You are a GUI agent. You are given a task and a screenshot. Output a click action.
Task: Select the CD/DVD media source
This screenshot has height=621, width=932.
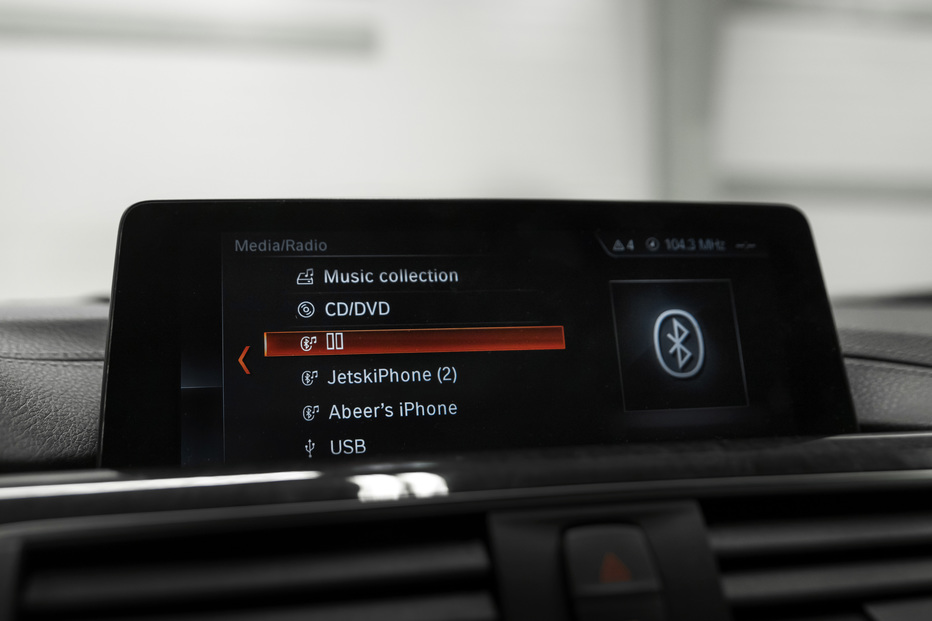357,310
